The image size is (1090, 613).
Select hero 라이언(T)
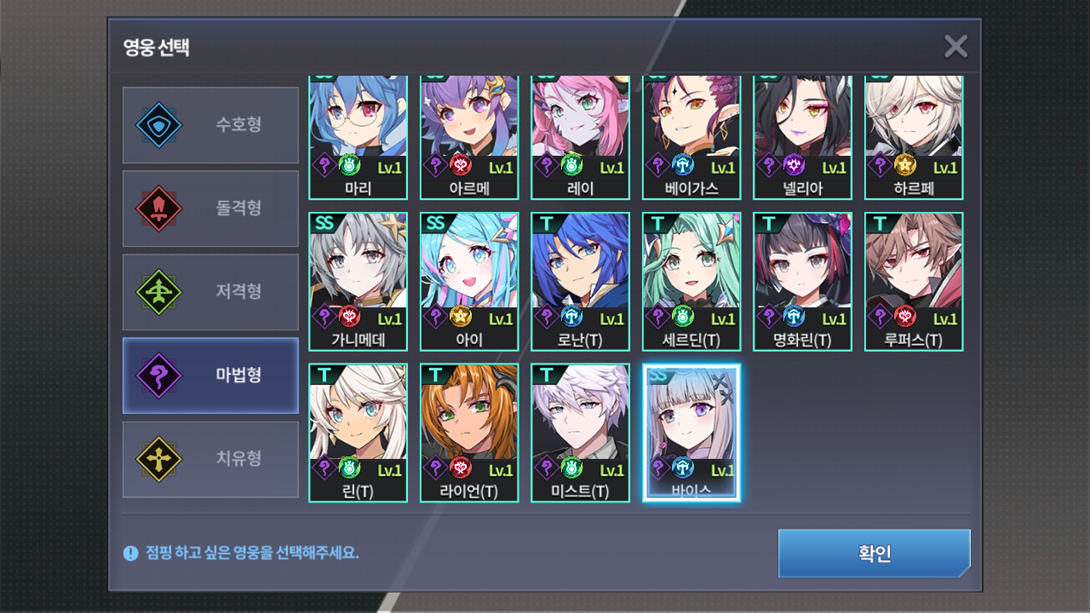point(469,432)
